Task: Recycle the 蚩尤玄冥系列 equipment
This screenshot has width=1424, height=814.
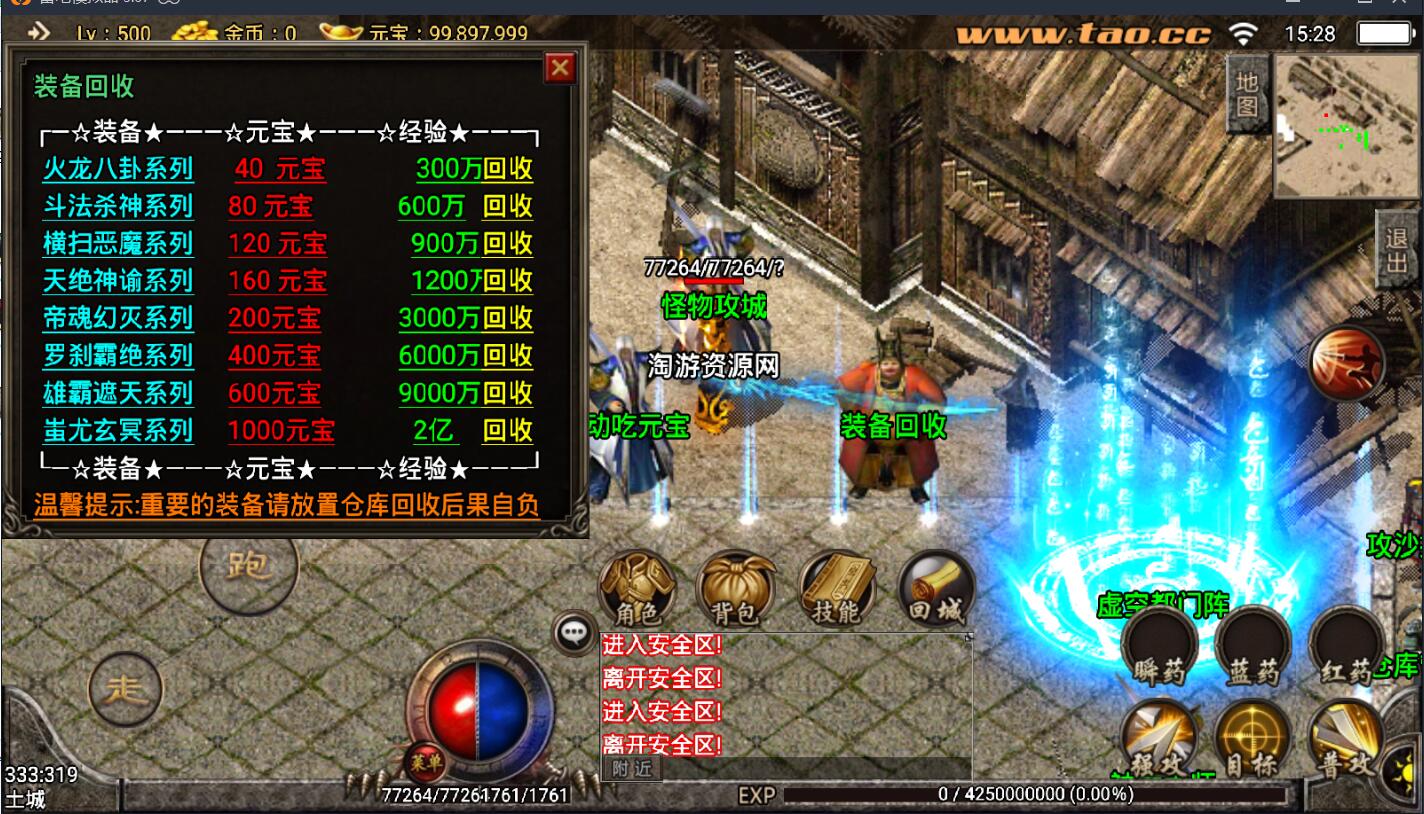Action: click(507, 431)
